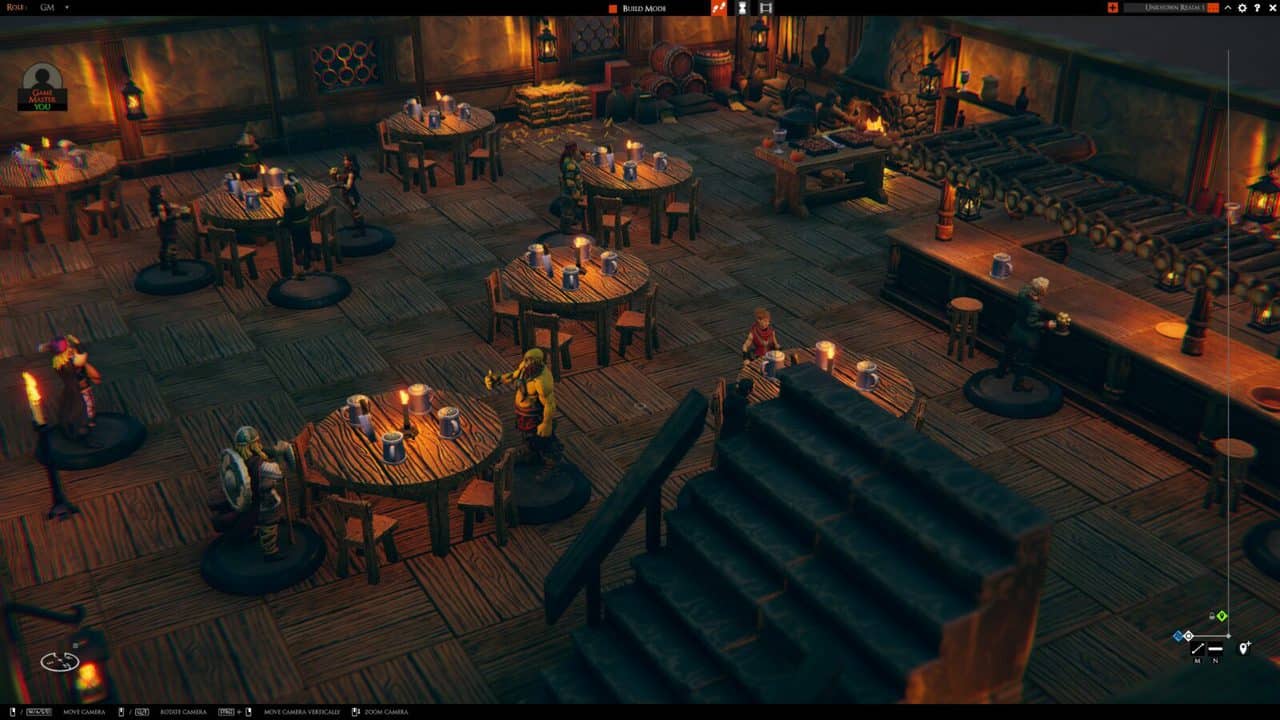Viewport: 1280px width, 720px height.
Task: Open the orange dropdown beside Unknown Realm
Action: click(x=1212, y=8)
